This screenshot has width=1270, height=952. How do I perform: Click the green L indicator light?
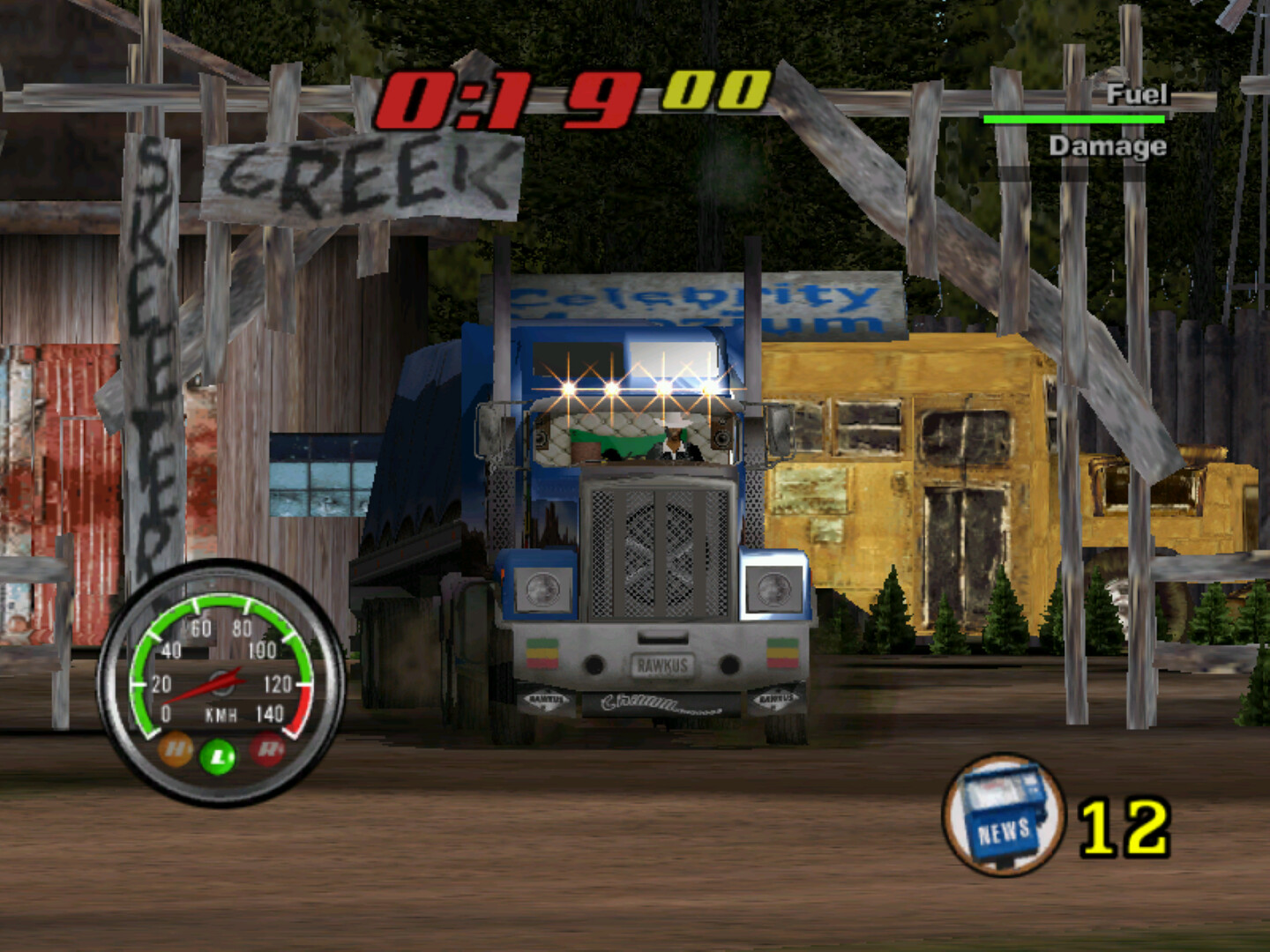(218, 755)
